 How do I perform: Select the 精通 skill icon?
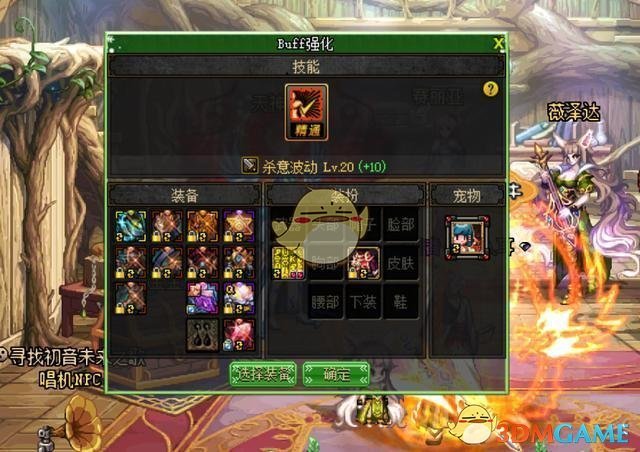[x=306, y=110]
